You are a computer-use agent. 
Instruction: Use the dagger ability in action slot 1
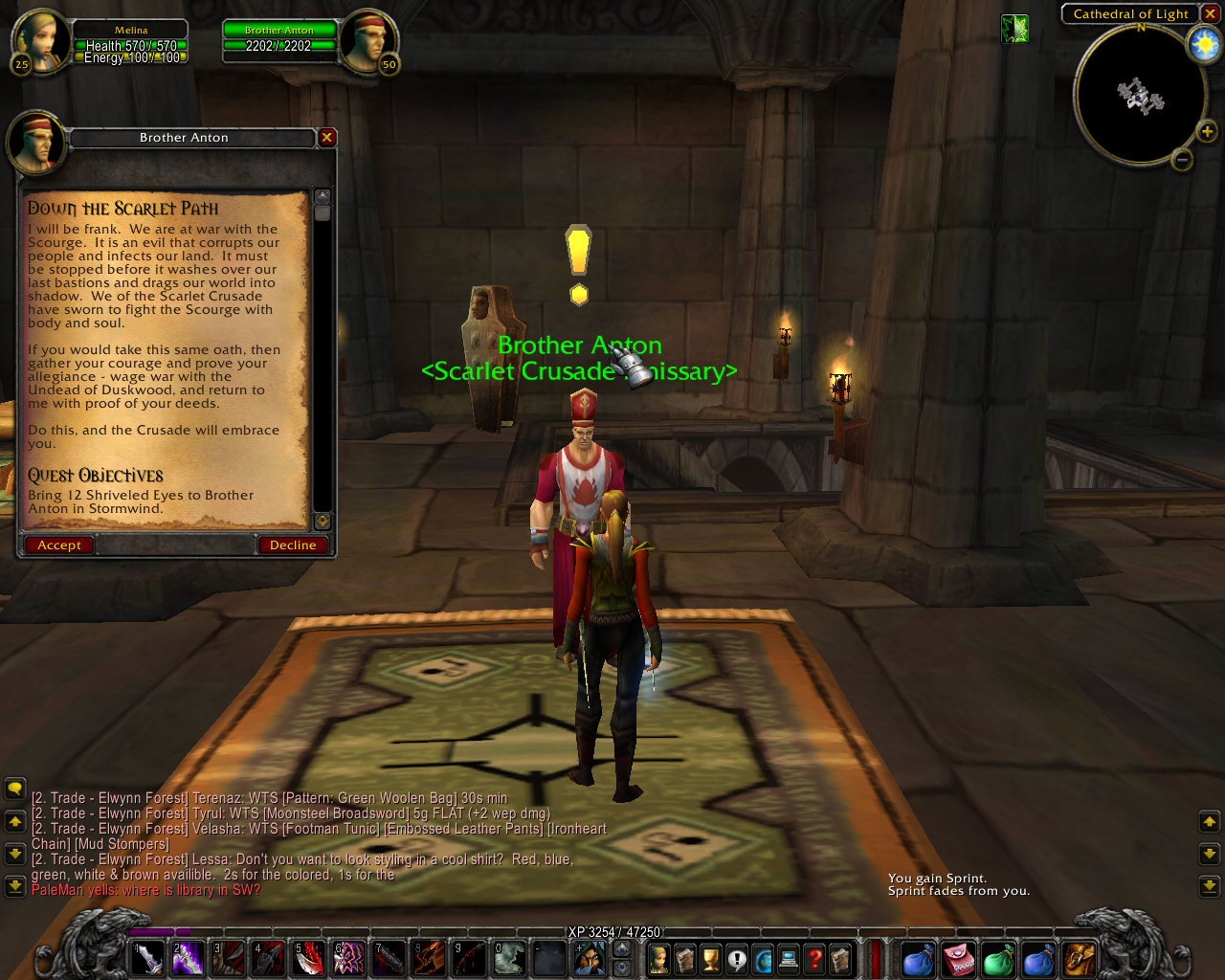(147, 960)
